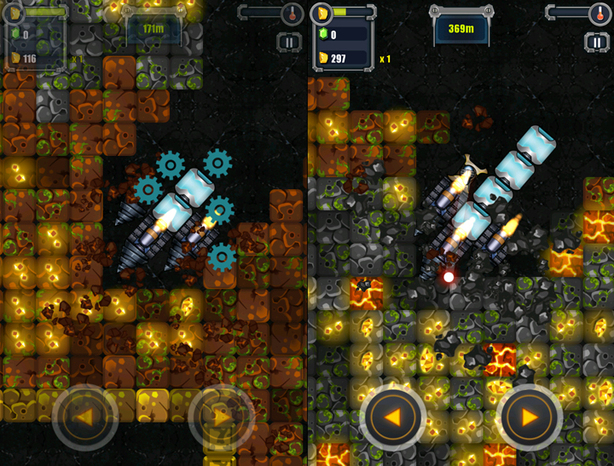Steer left in the 369m depth game
Image resolution: width=614 pixels, height=466 pixels.
tap(393, 417)
